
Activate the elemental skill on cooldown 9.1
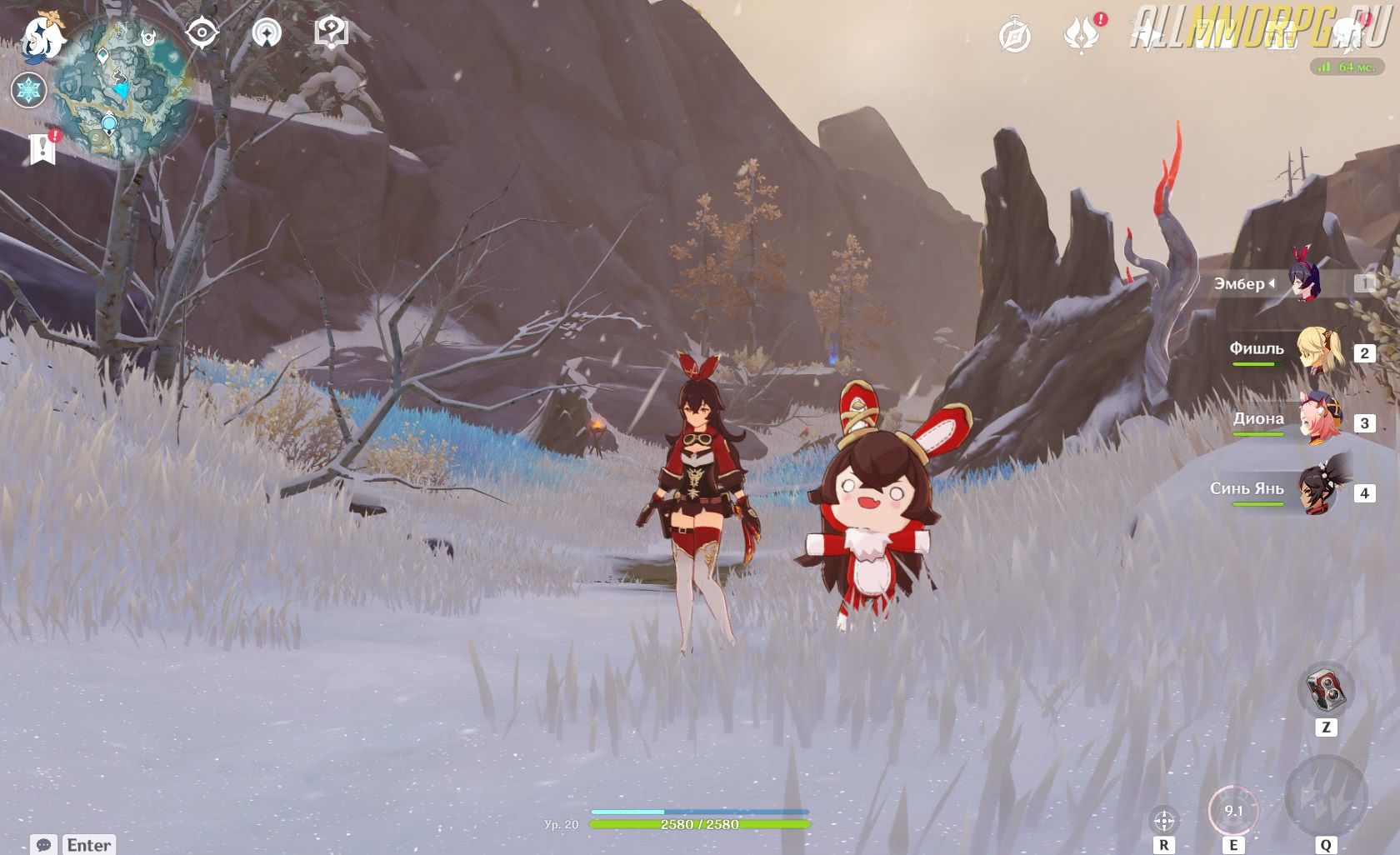(x=1232, y=810)
